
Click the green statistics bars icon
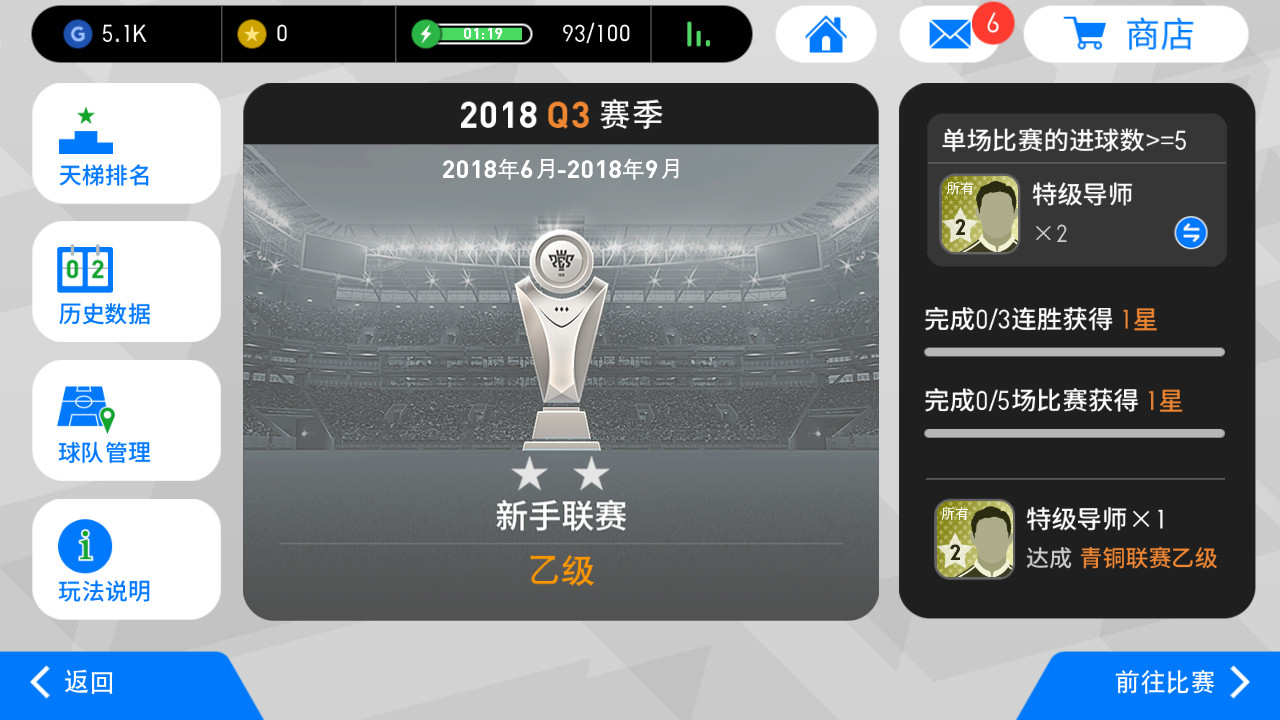pyautogui.click(x=700, y=33)
